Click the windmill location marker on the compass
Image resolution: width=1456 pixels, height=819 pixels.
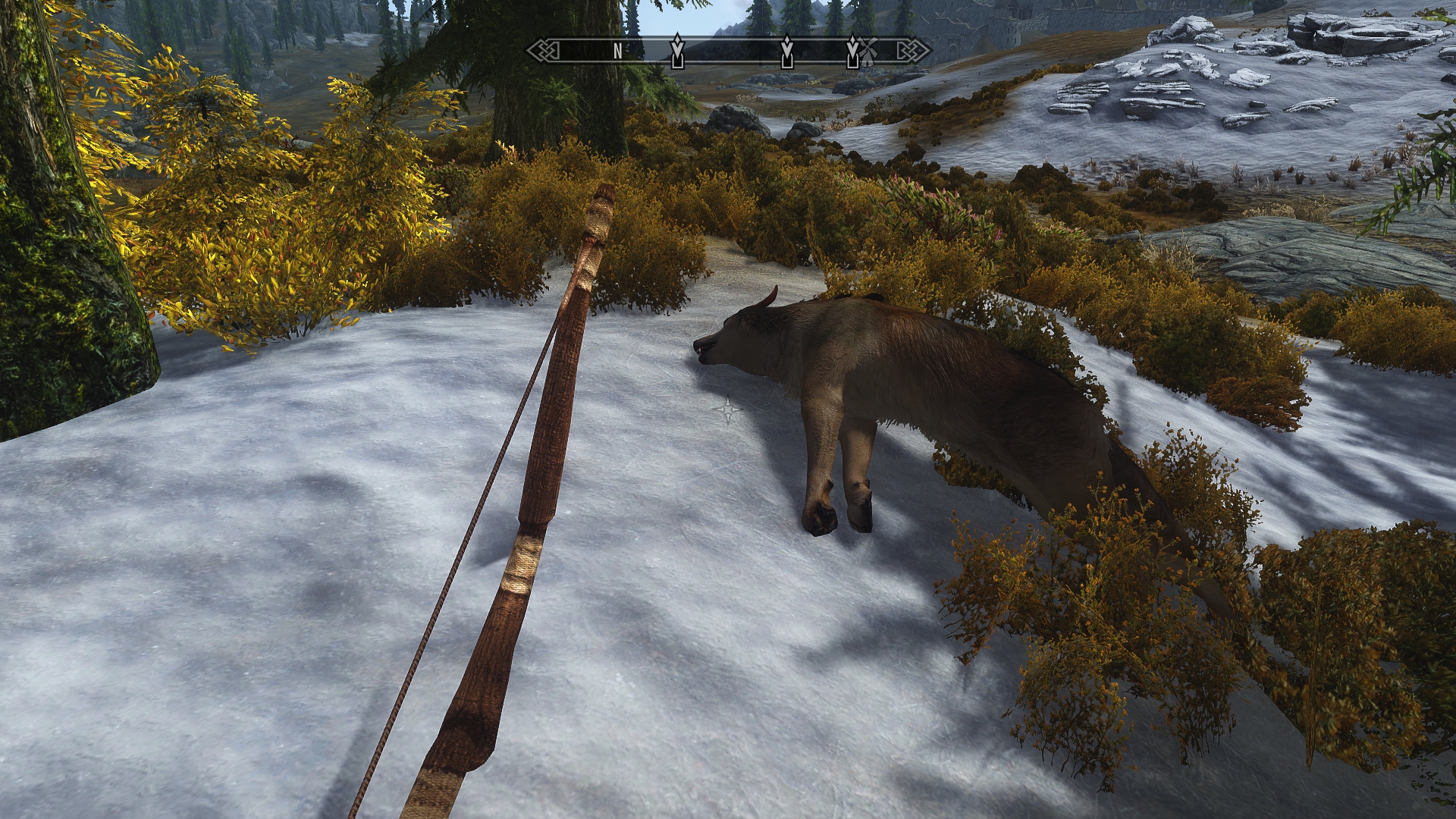tap(868, 51)
